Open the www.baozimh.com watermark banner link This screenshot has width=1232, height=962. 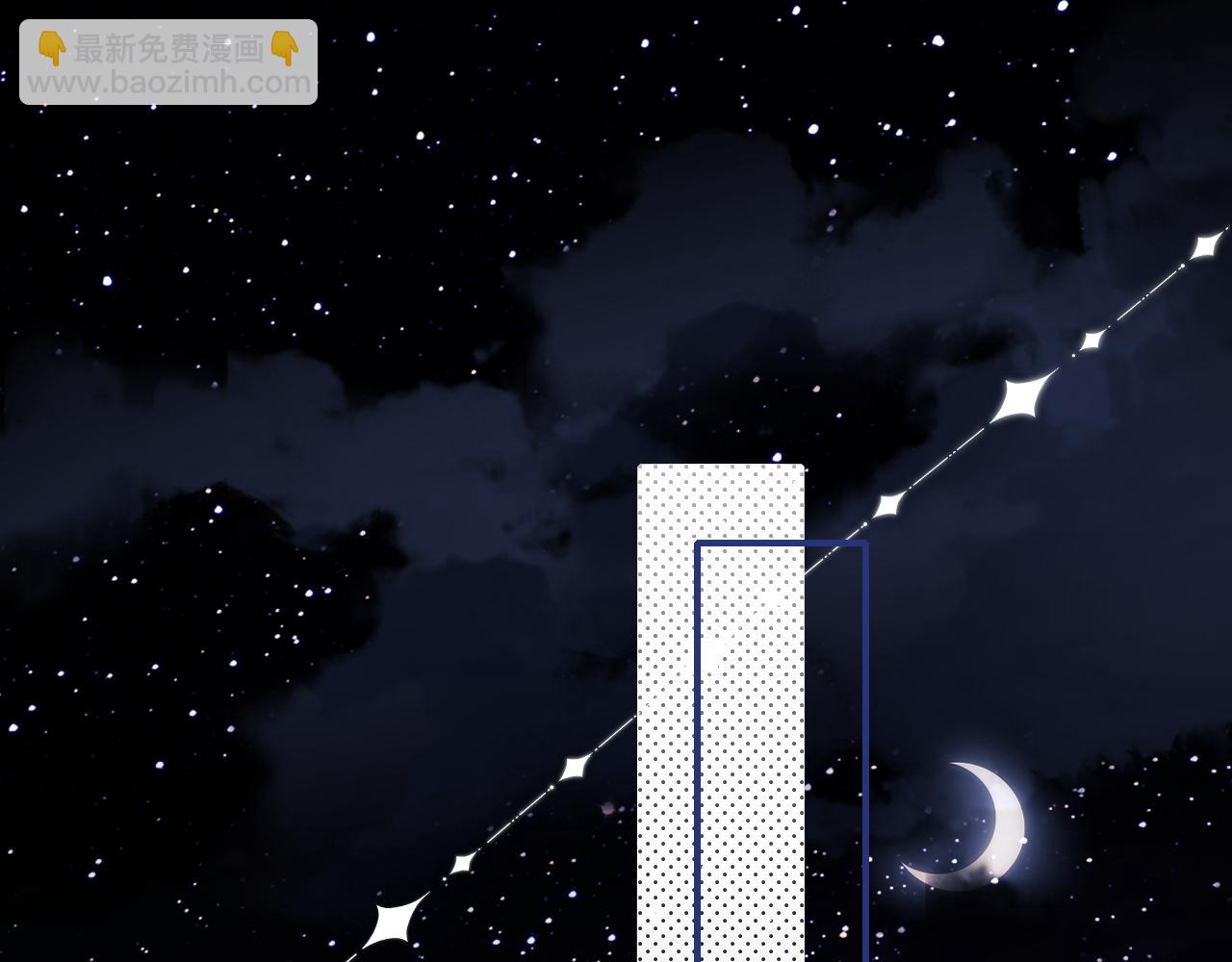[x=168, y=63]
